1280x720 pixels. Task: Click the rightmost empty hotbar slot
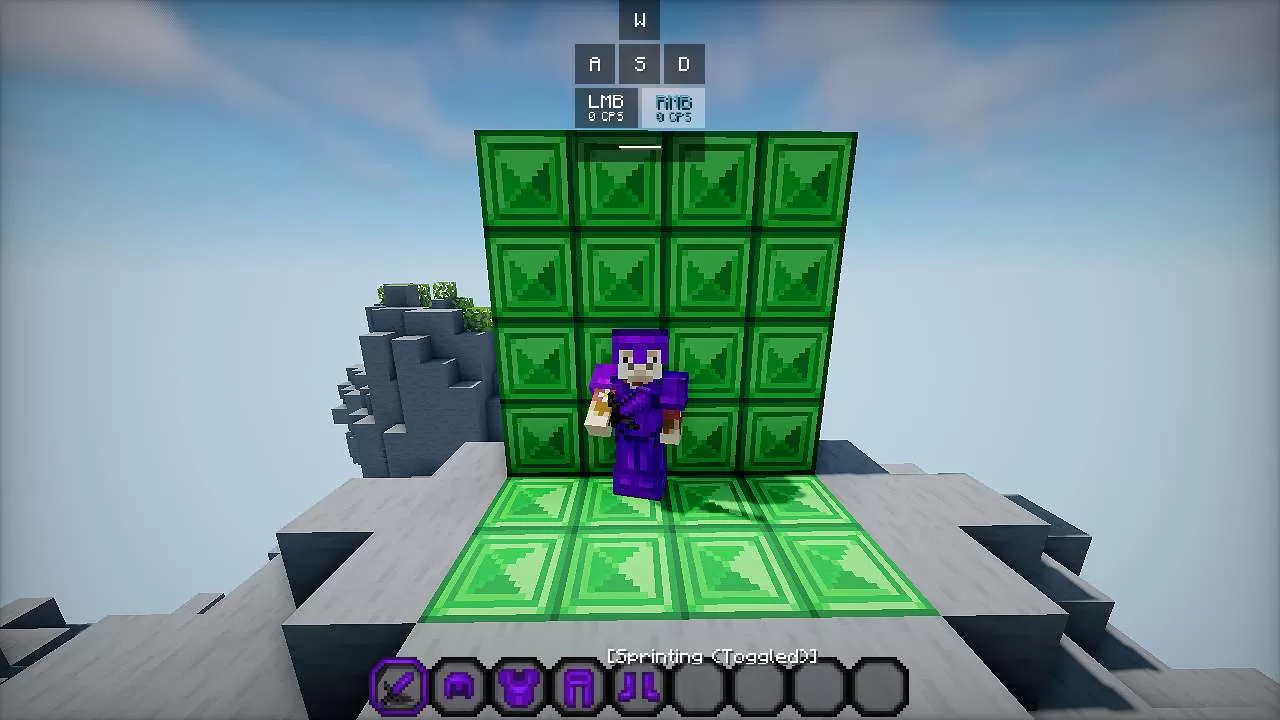click(x=879, y=688)
